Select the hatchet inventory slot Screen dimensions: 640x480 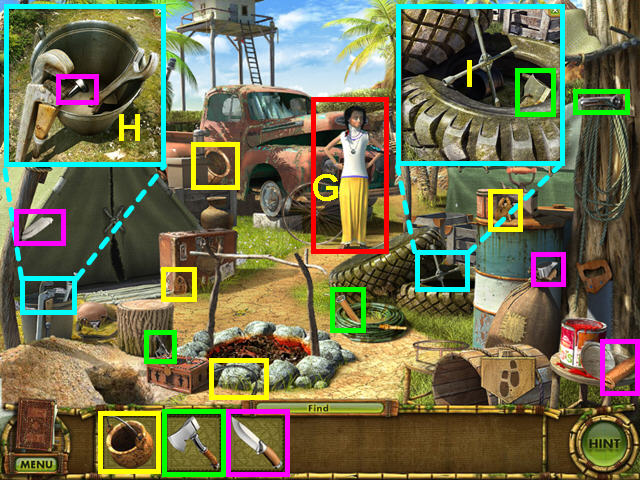194,441
